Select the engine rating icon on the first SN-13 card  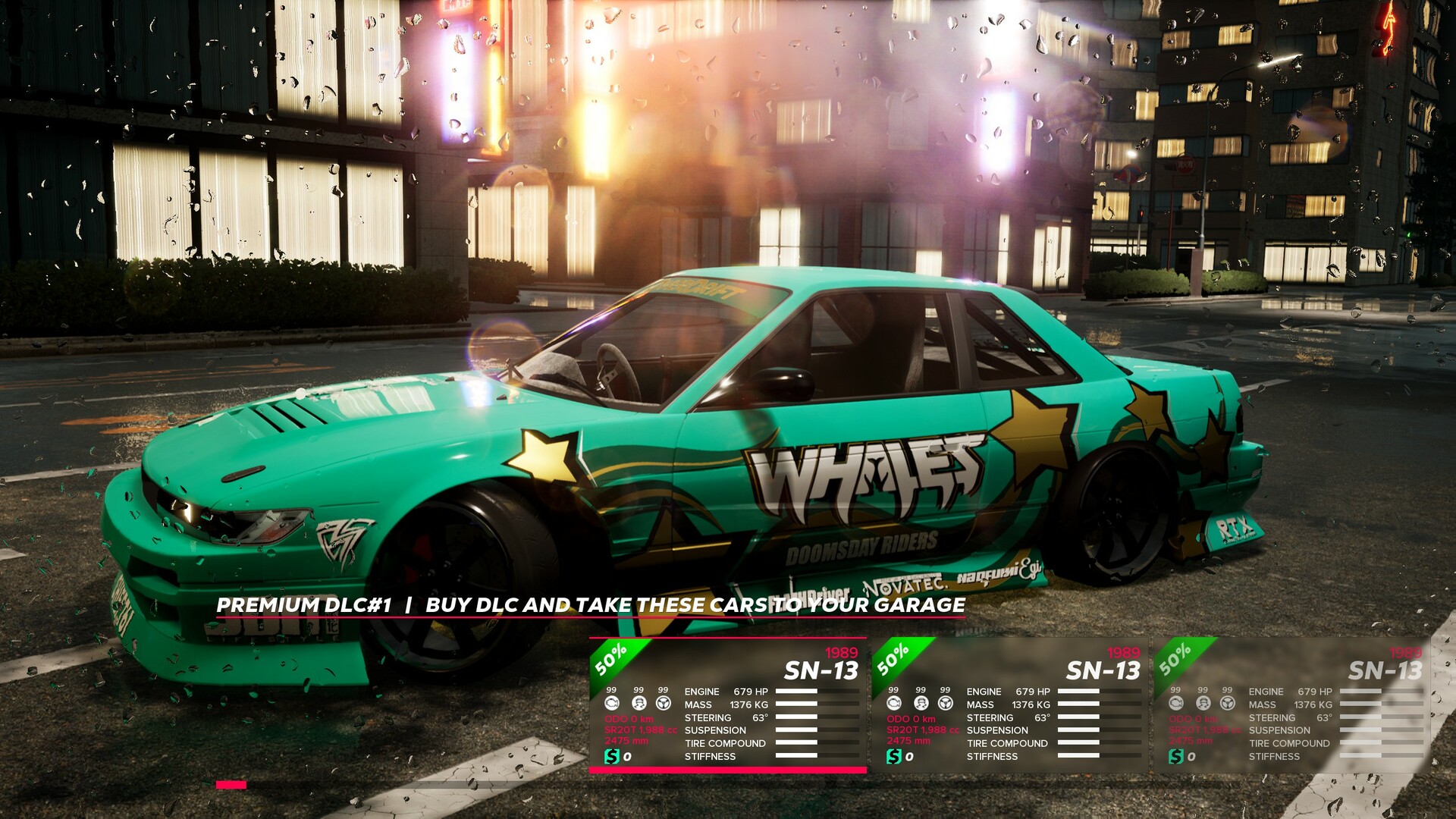click(x=612, y=704)
